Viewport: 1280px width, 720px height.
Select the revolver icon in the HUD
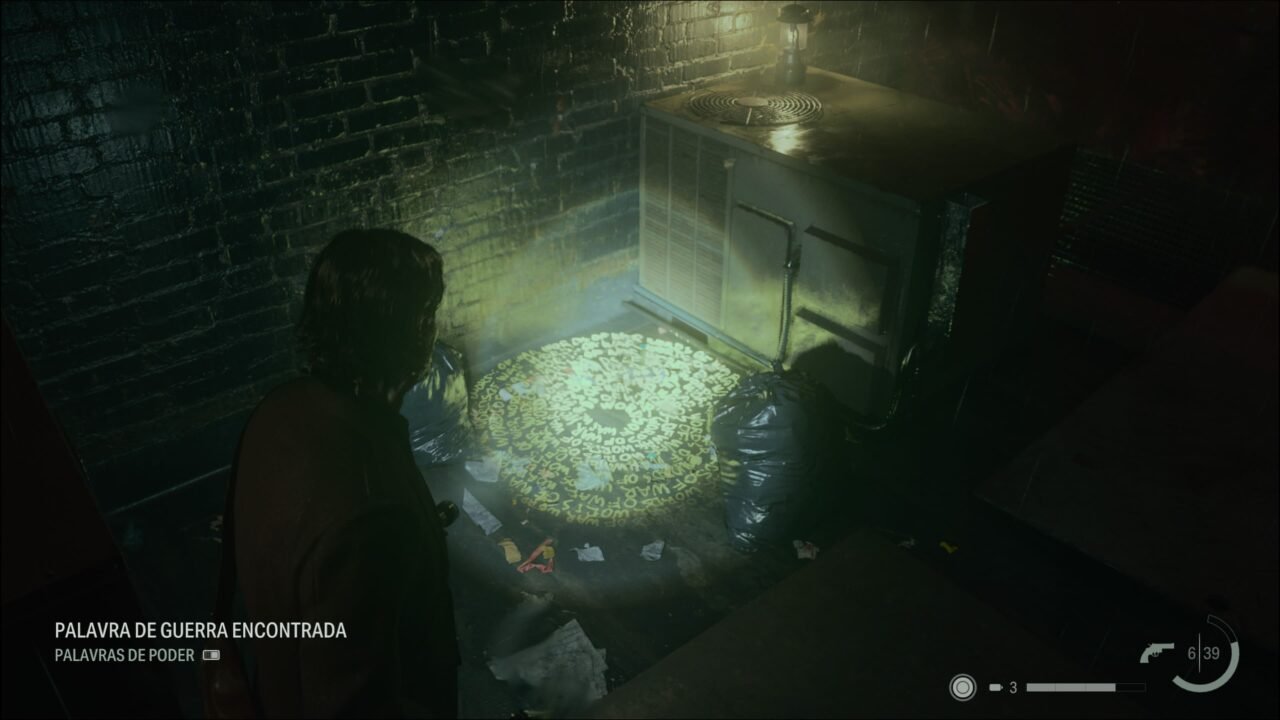coord(1158,652)
